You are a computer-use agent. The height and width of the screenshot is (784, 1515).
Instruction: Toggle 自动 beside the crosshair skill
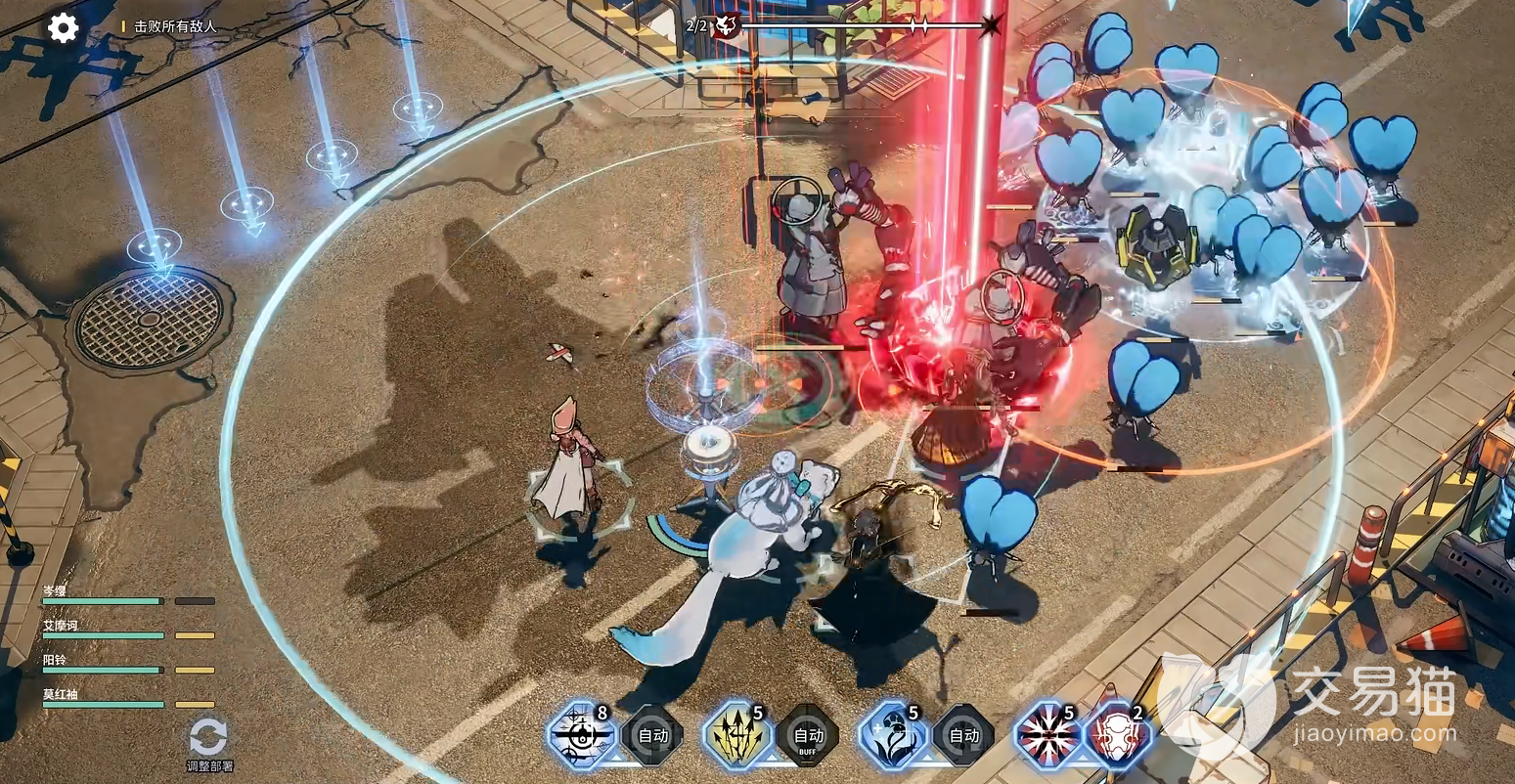[652, 735]
